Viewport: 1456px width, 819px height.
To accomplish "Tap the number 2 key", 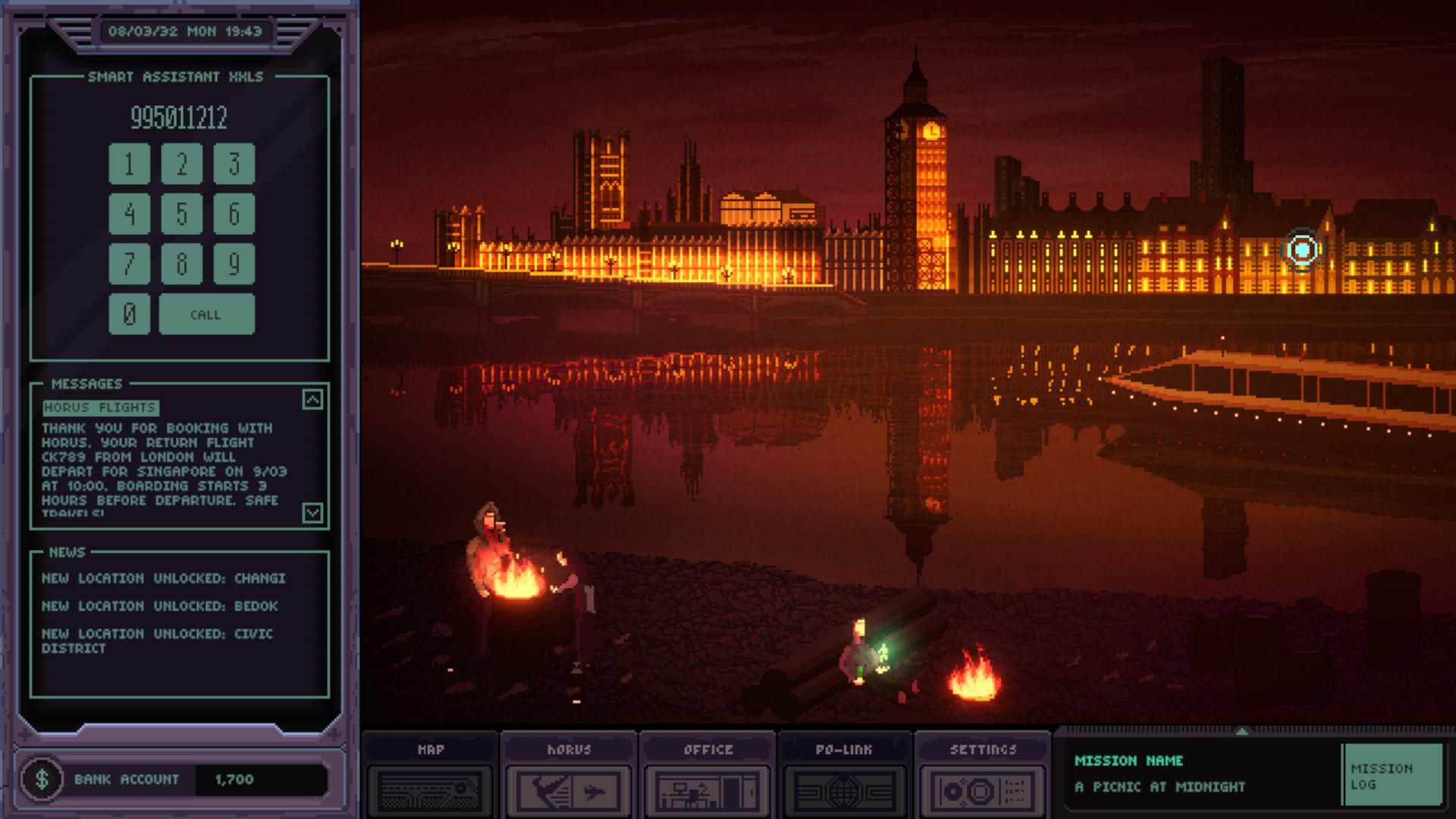I will tap(181, 164).
